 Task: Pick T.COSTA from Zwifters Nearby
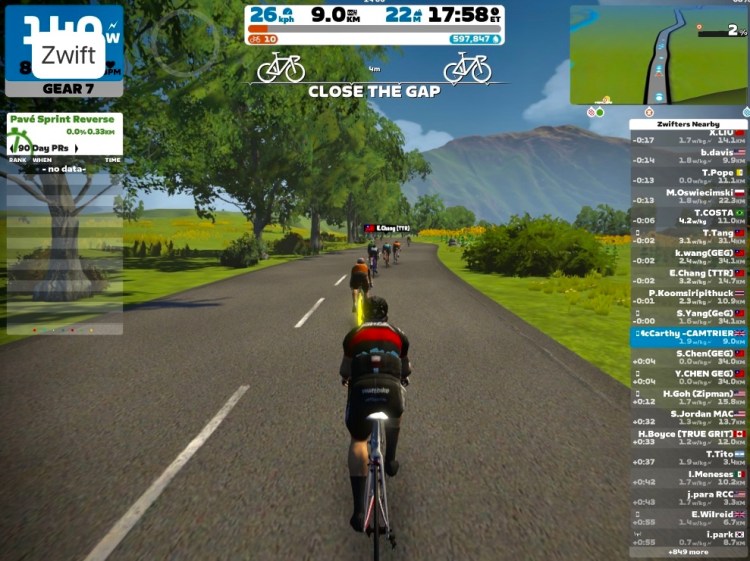point(689,216)
